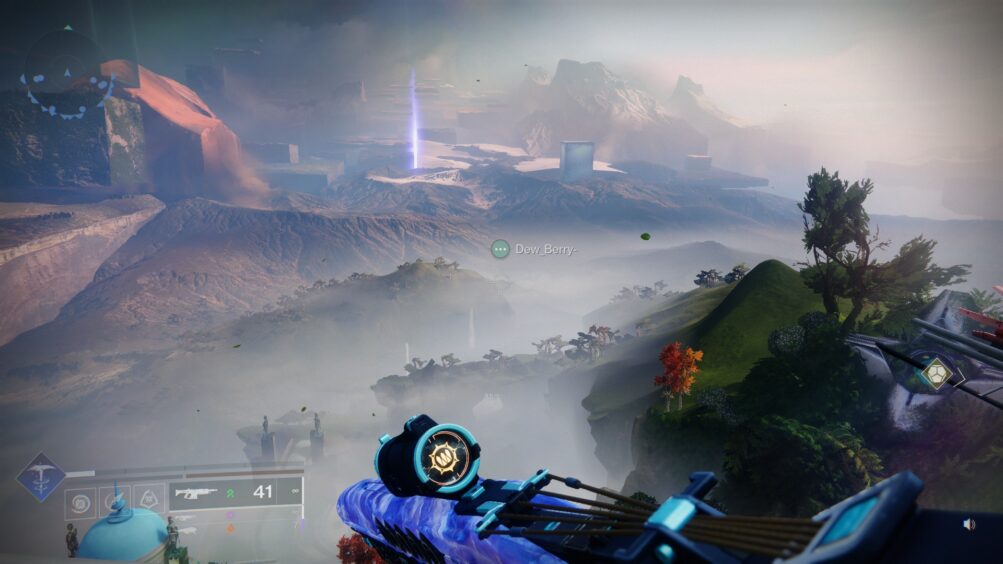The height and width of the screenshot is (564, 1003).
Task: Click the speaker volume icon
Action: [969, 523]
